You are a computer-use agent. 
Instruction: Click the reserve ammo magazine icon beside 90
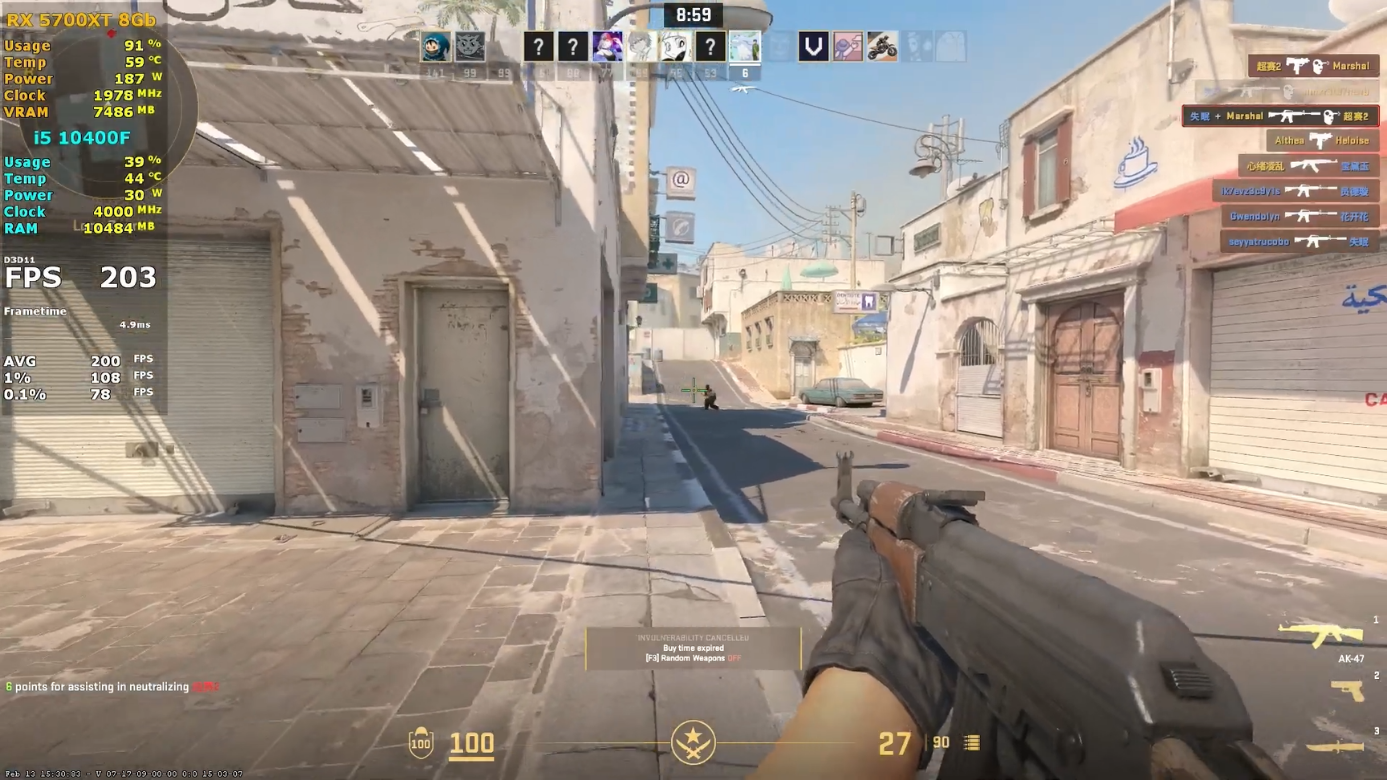(x=969, y=744)
